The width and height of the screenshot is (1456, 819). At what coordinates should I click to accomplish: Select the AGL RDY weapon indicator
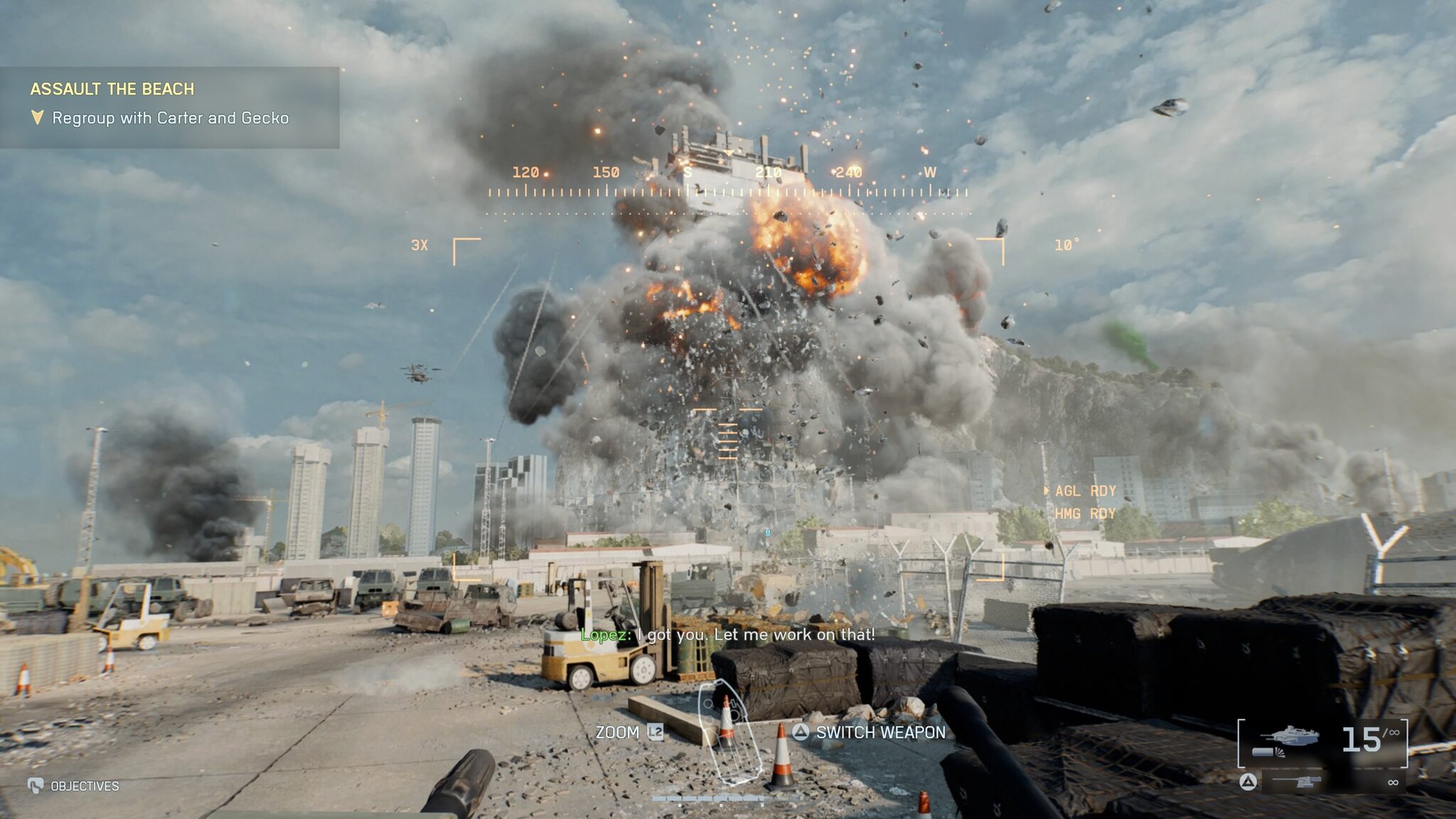[1085, 491]
